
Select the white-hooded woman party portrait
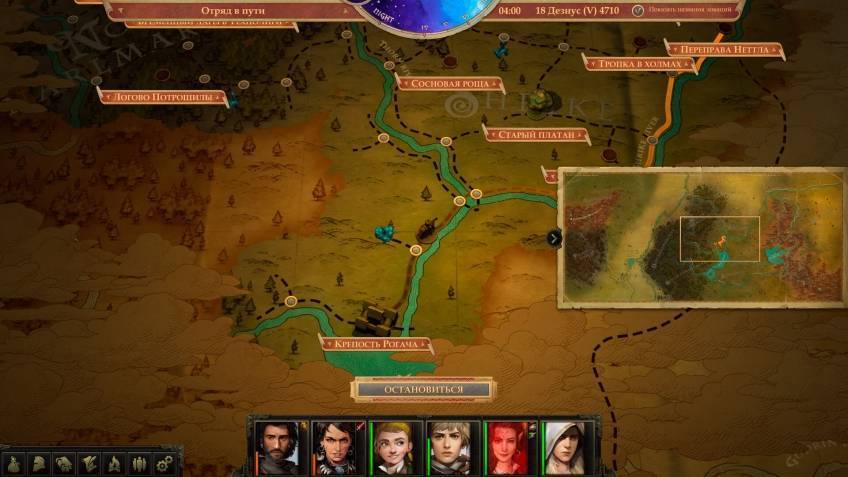tap(563, 446)
